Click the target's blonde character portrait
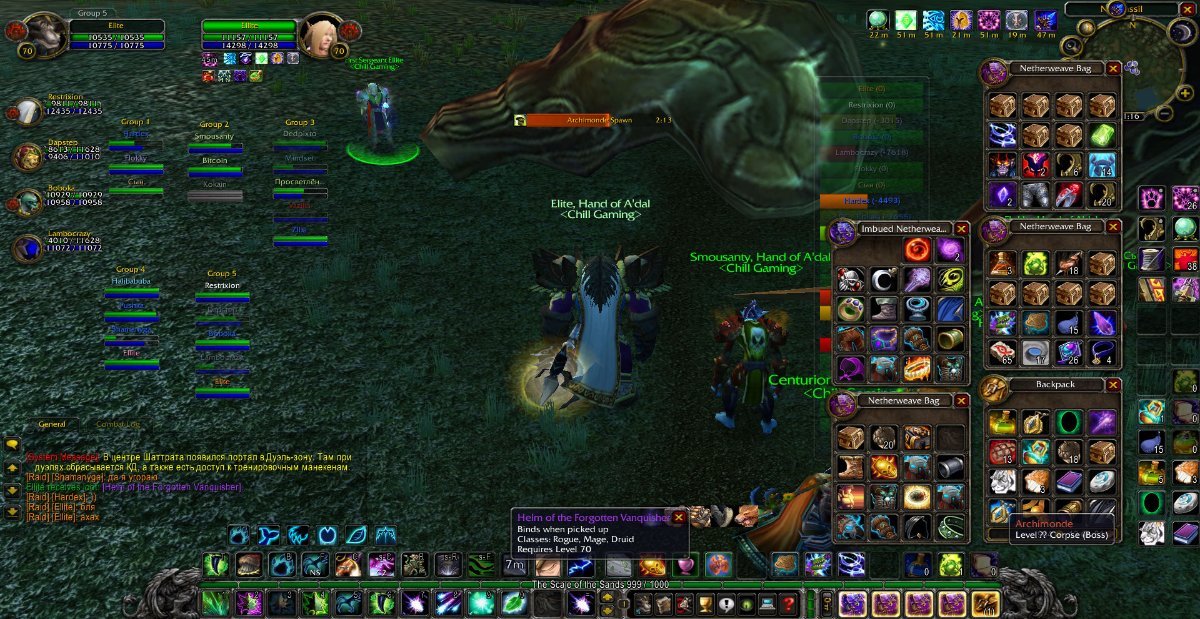Viewport: 1200px width, 619px height. 320,36
